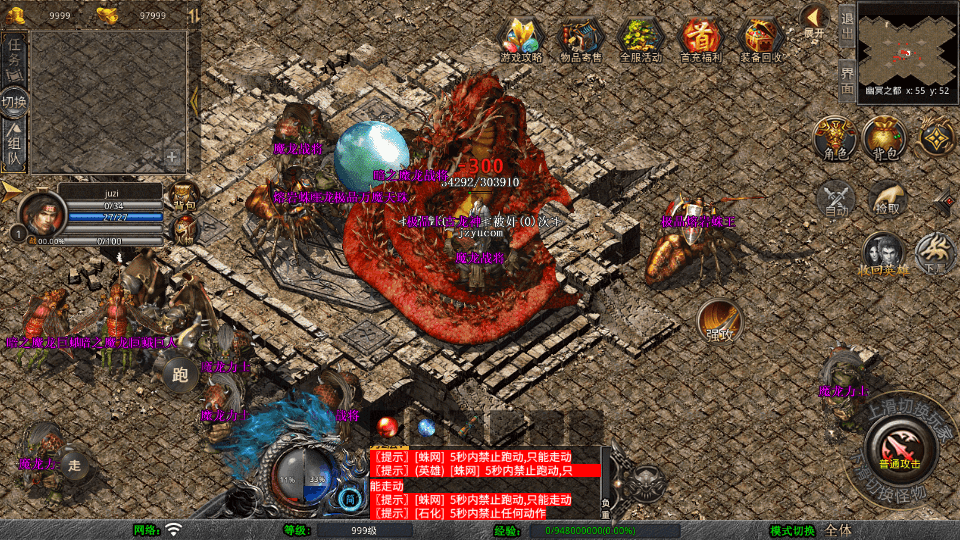
Task: Click the 界面 interface button
Action: [x=847, y=78]
